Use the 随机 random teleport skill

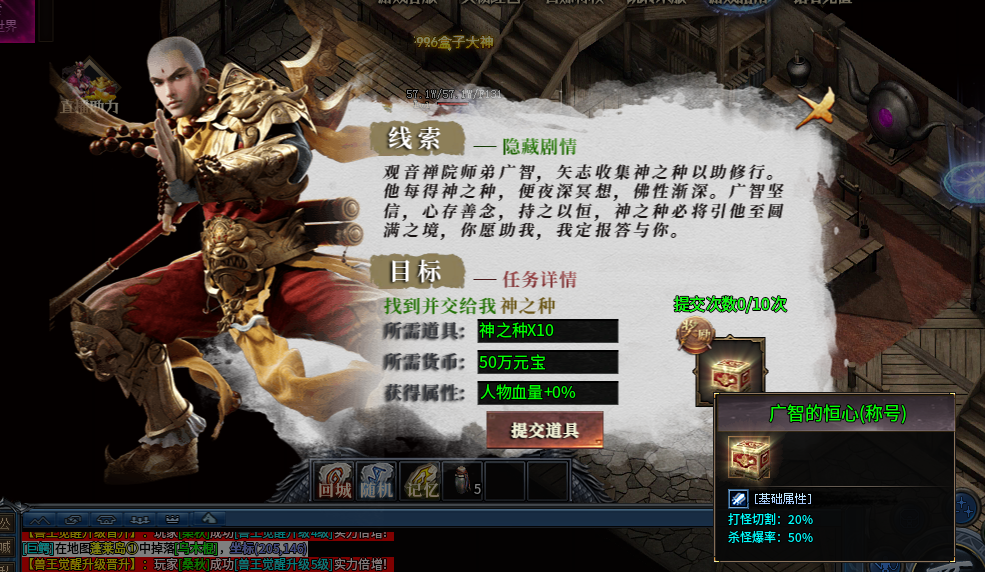tap(378, 480)
